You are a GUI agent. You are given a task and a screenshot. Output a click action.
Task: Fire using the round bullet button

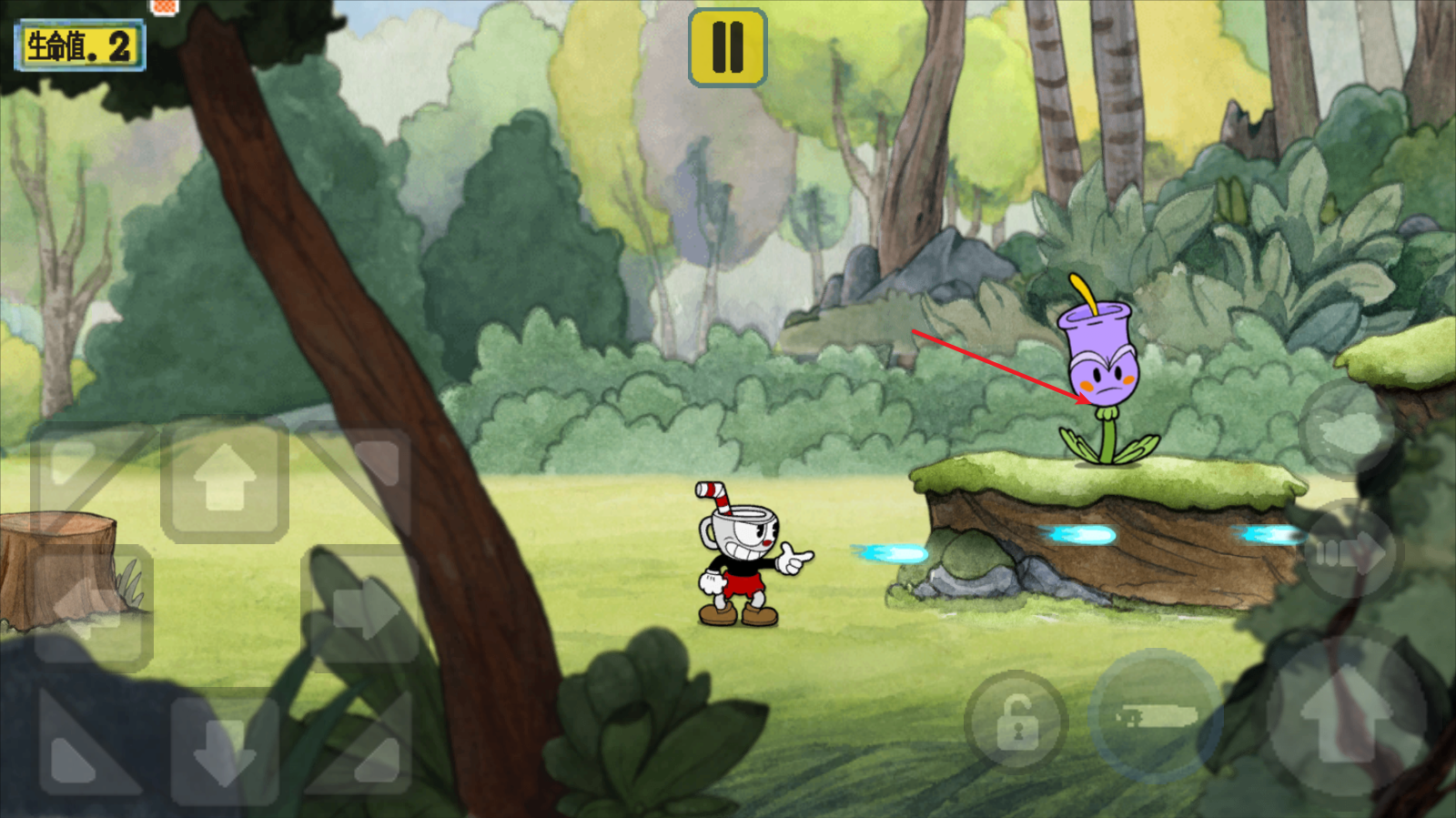click(1154, 717)
